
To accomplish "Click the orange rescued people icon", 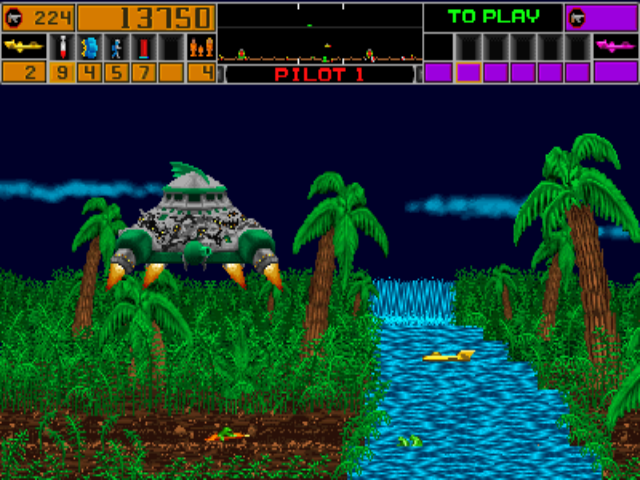I will pos(201,47).
